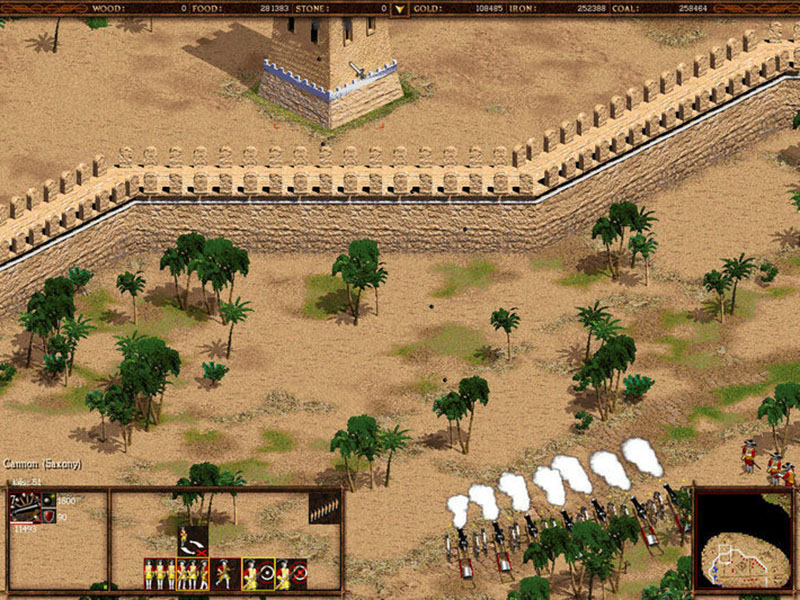
Task: Select the highlighted three-soldier formation button
Action: pyautogui.click(x=193, y=574)
